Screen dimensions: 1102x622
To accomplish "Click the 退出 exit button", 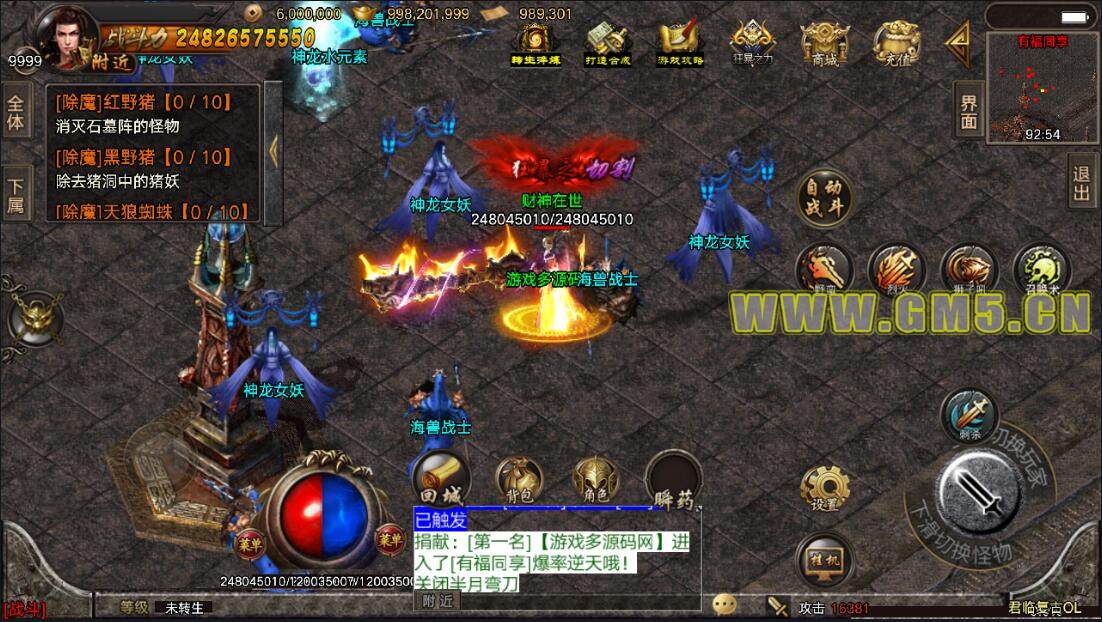I will pos(1082,181).
